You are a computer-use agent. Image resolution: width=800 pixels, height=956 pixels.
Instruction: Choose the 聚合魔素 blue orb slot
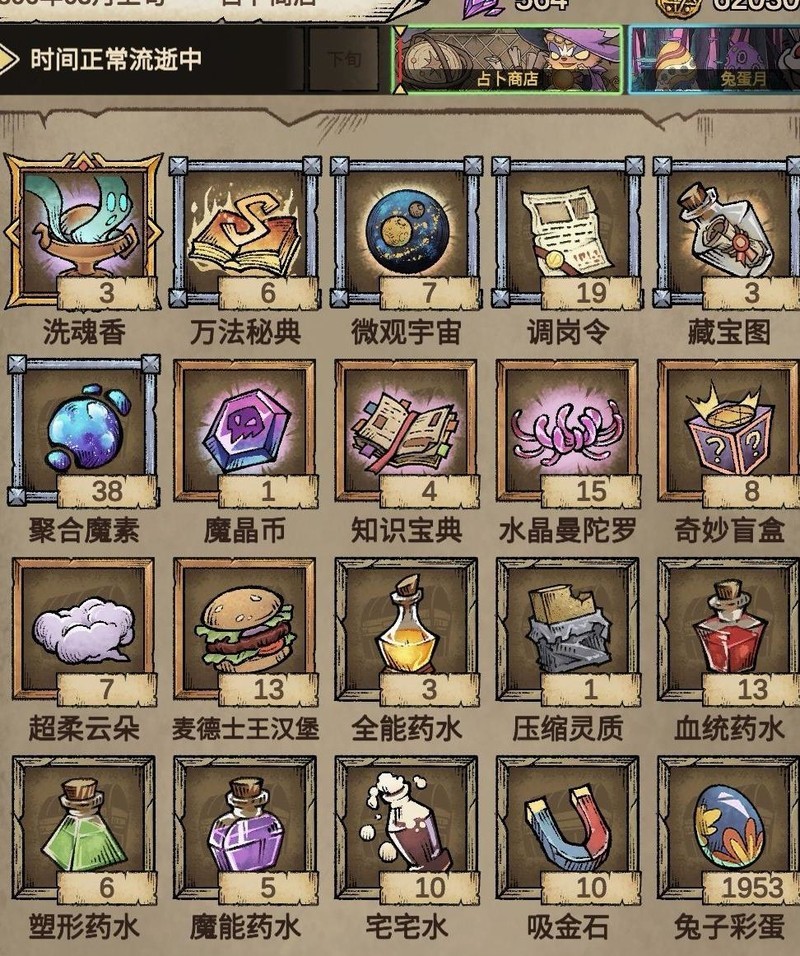[x=83, y=430]
